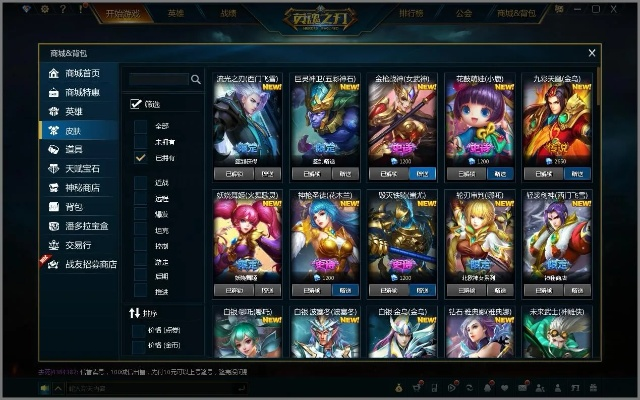Viewport: 640px width, 400px height.
Task: Go to the 英雄 shop category
Action: [x=73, y=111]
